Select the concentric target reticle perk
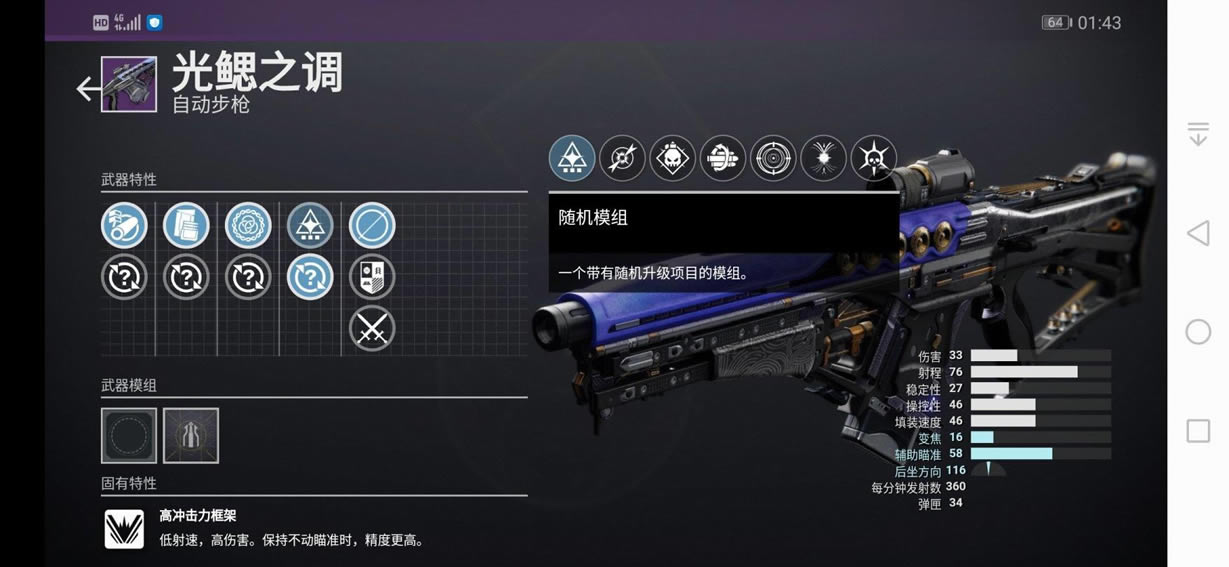Viewport: 1229px width, 567px height. click(773, 158)
